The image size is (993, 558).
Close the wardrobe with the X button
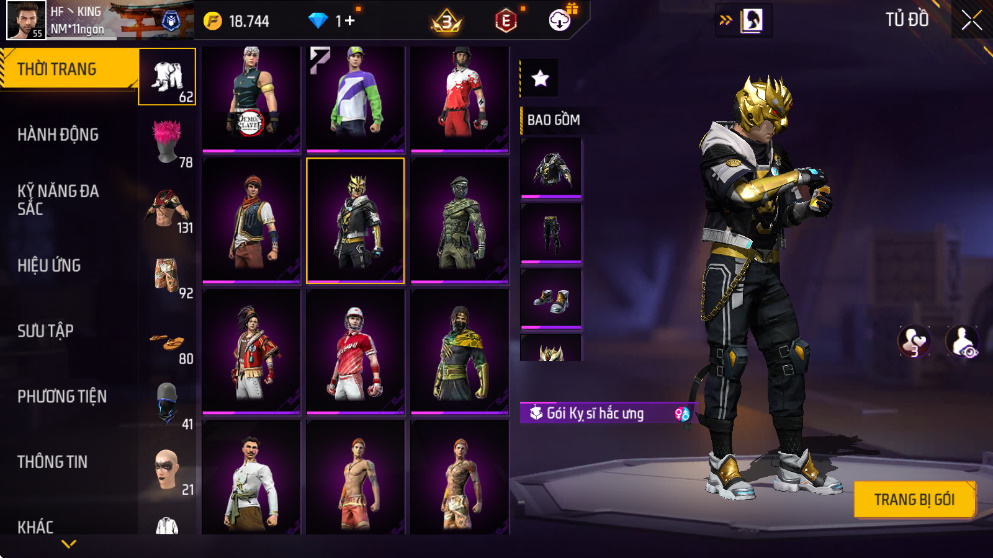(x=971, y=21)
